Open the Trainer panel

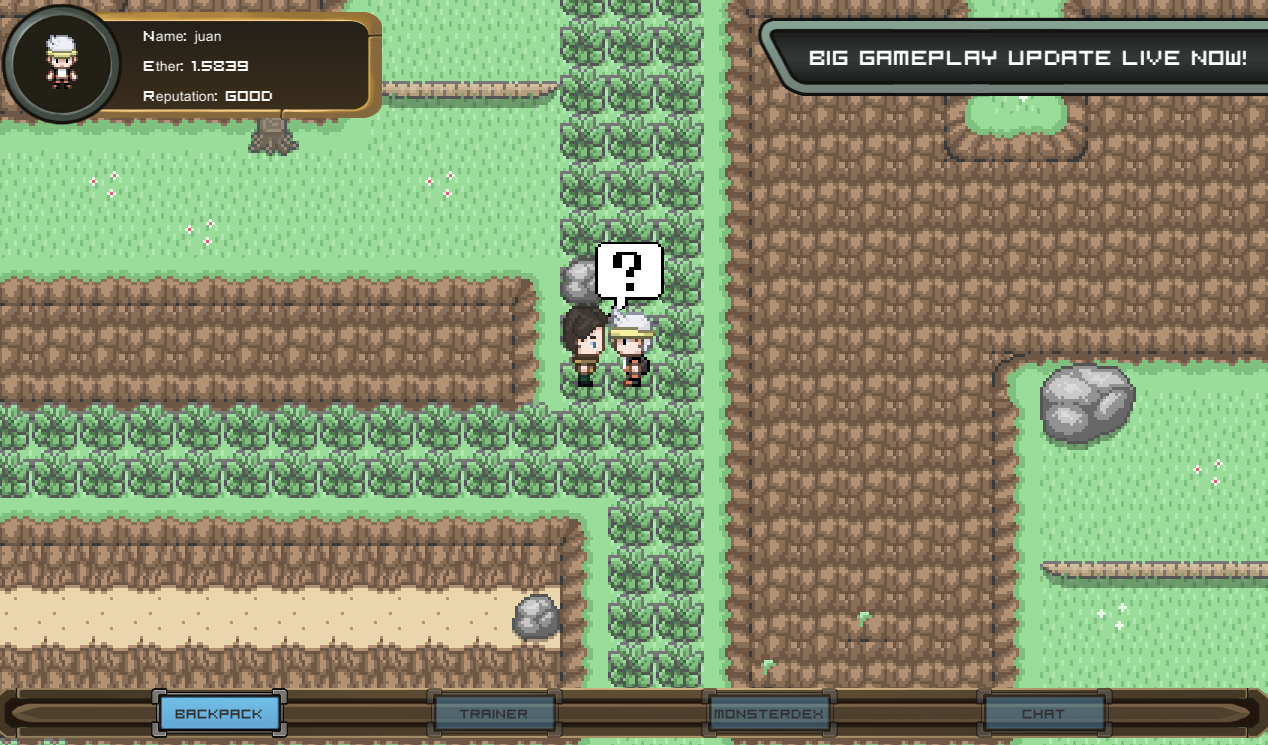tap(494, 714)
